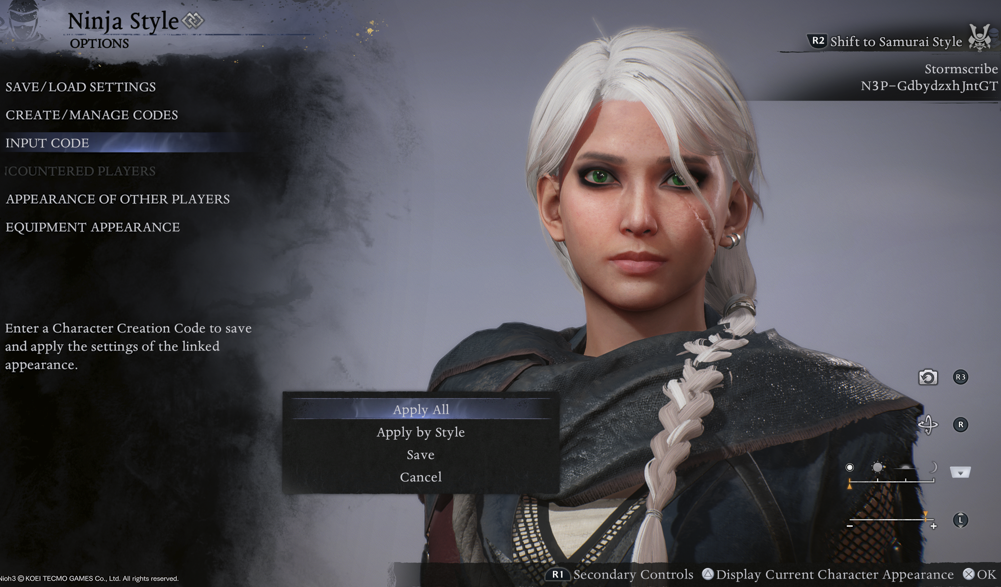Open Appearance of Other Players
The image size is (1001, 587).
118,199
